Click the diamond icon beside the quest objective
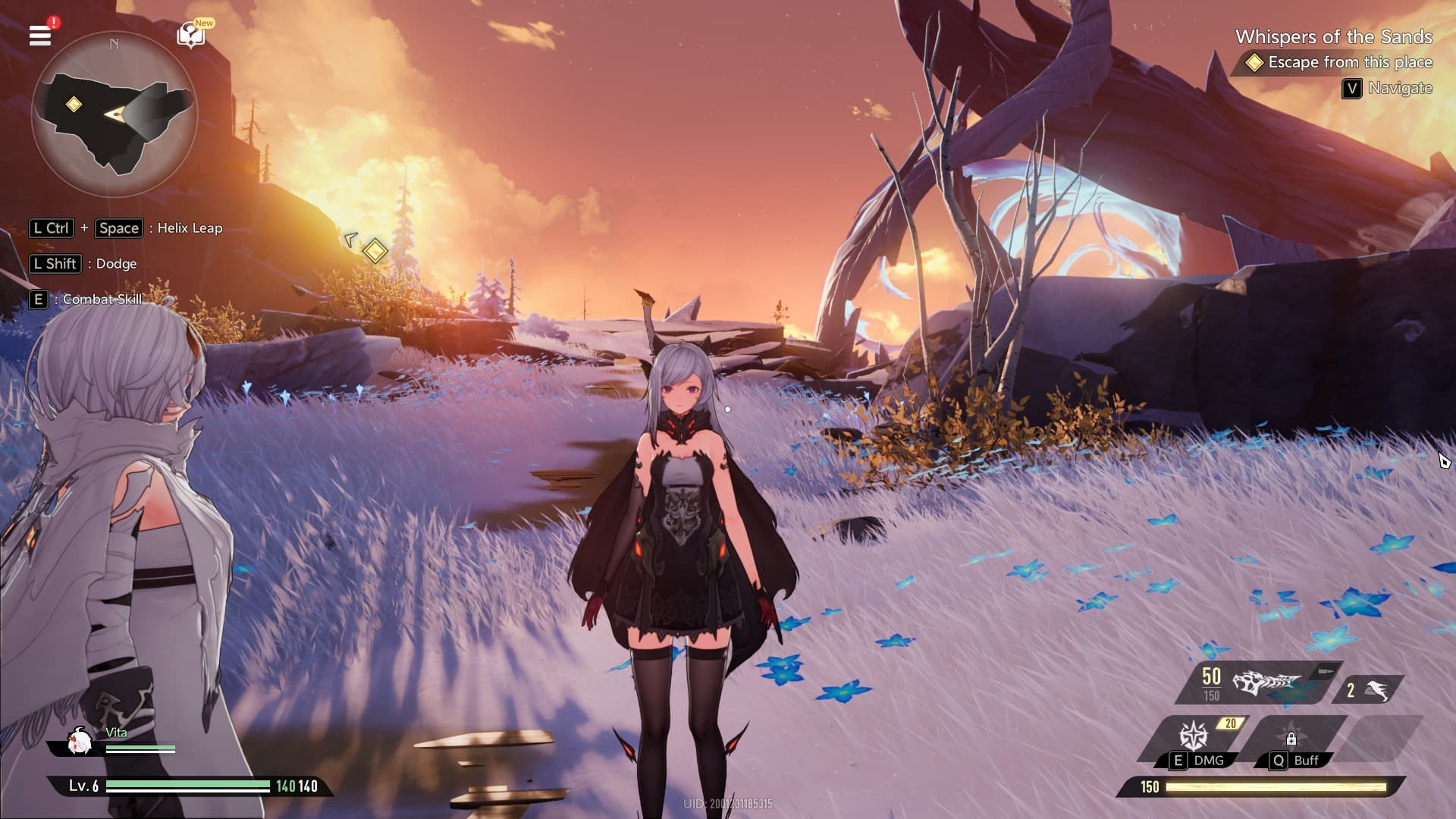1456x819 pixels. pyautogui.click(x=1255, y=63)
